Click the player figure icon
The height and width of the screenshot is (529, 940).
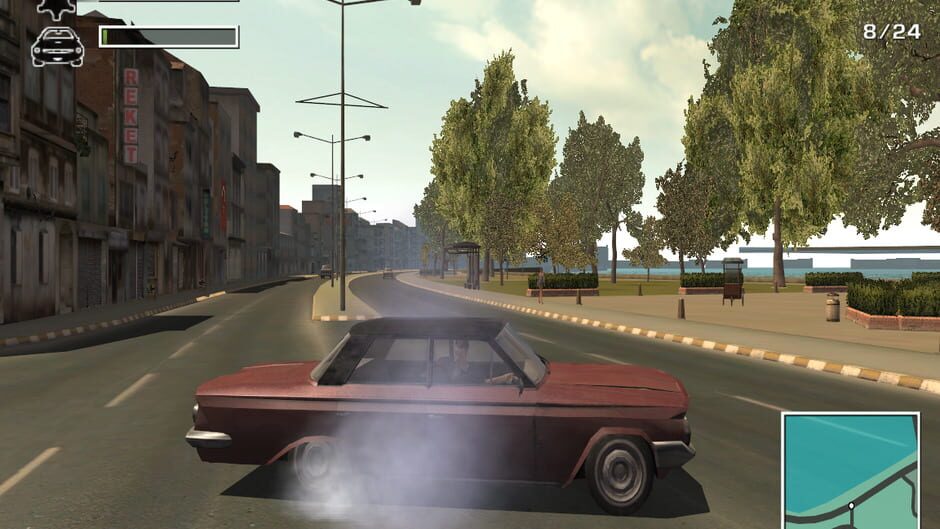point(56,8)
